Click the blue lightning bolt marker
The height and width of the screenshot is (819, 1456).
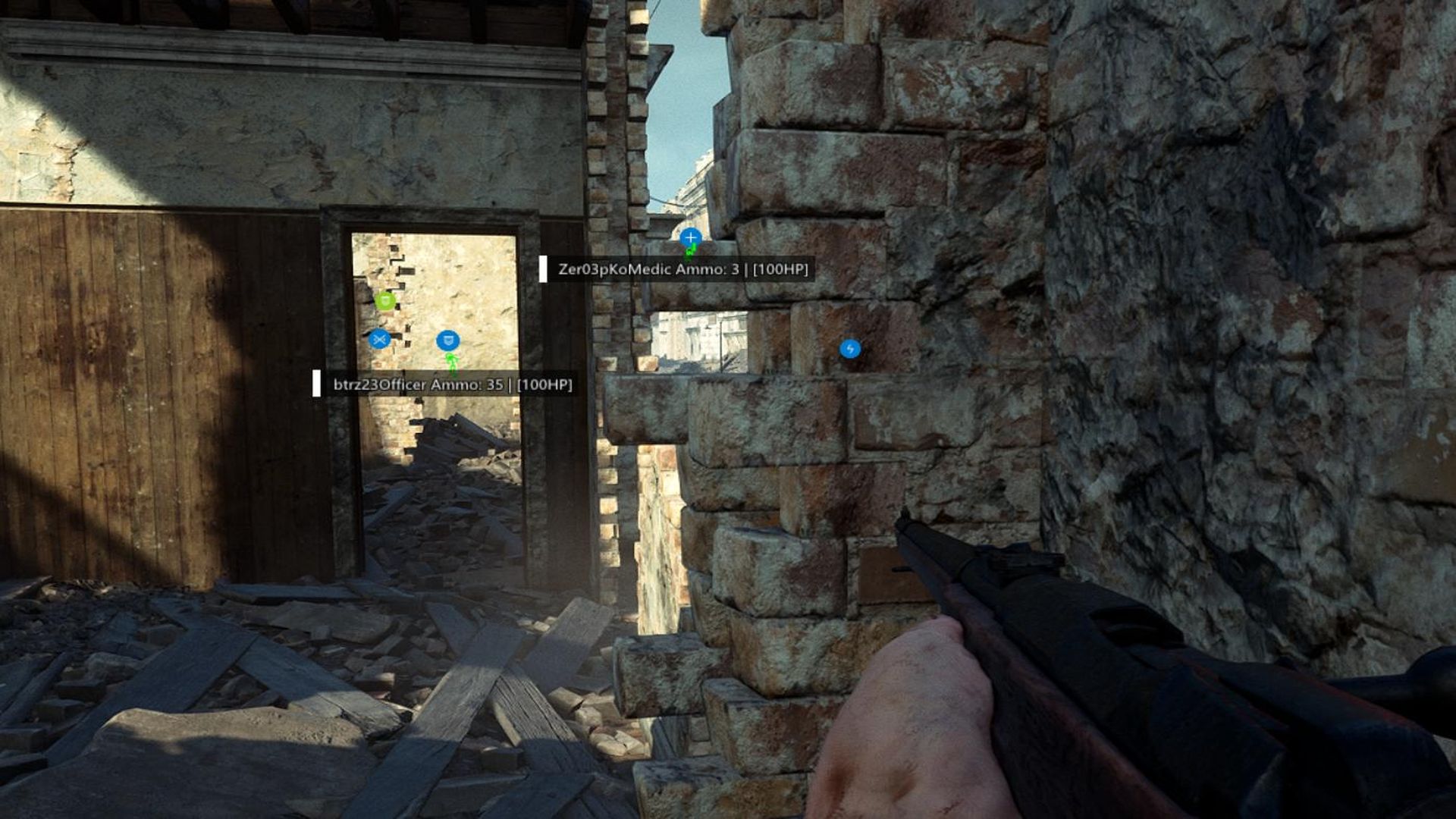(x=850, y=349)
